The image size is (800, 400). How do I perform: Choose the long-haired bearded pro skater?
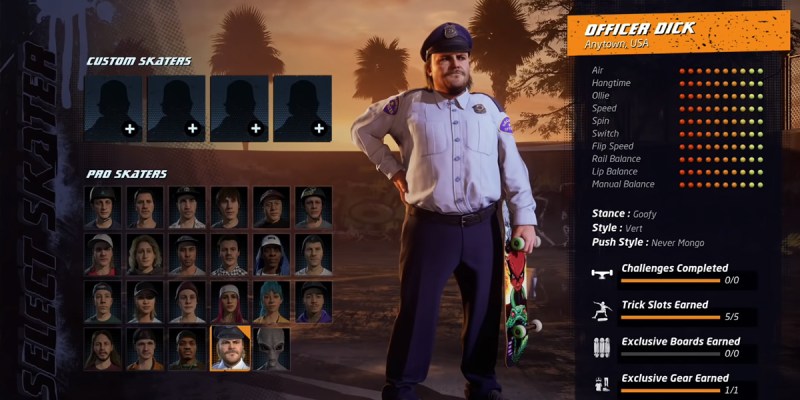pyautogui.click(x=103, y=349)
